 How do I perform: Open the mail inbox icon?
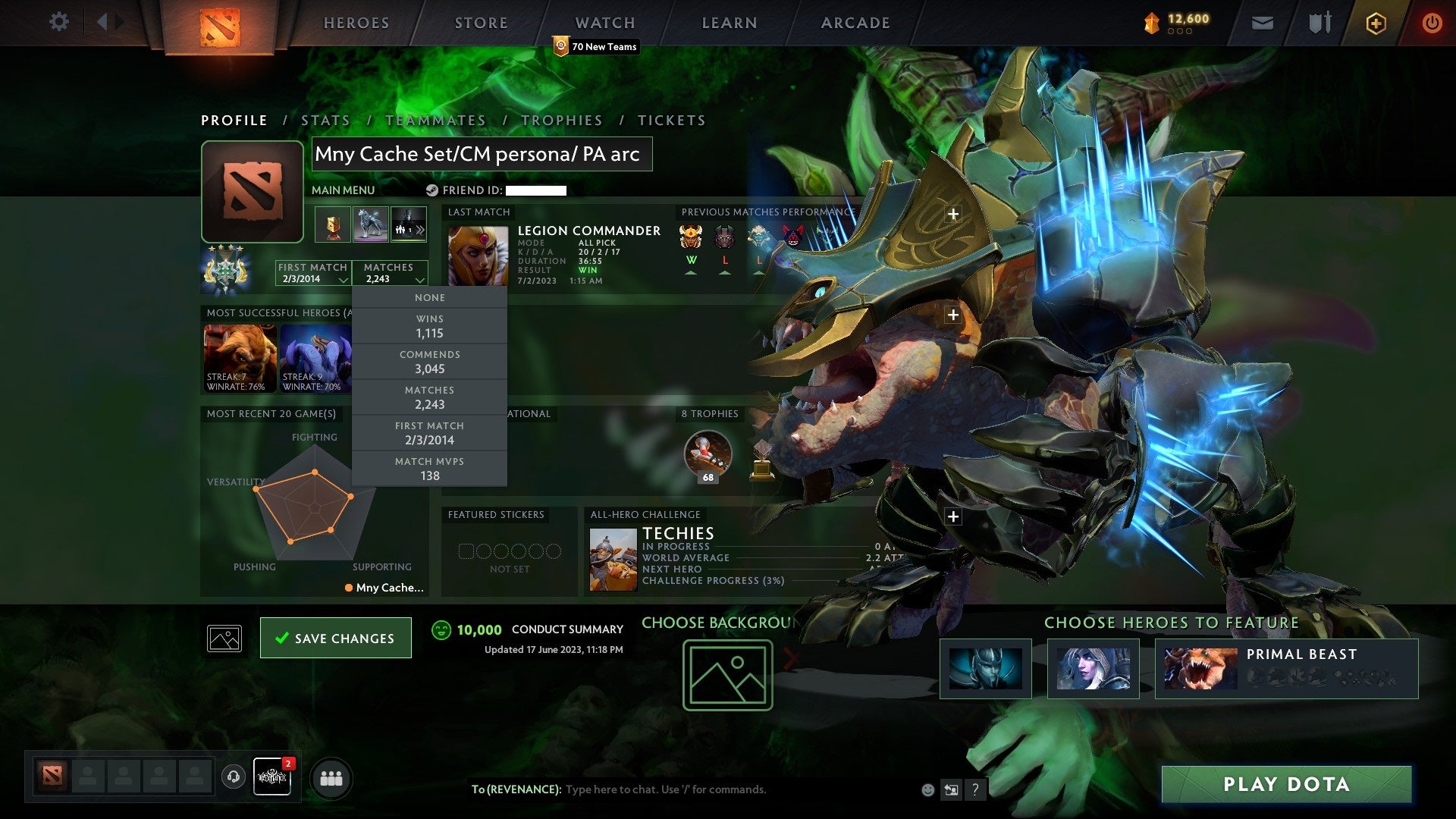(1262, 23)
